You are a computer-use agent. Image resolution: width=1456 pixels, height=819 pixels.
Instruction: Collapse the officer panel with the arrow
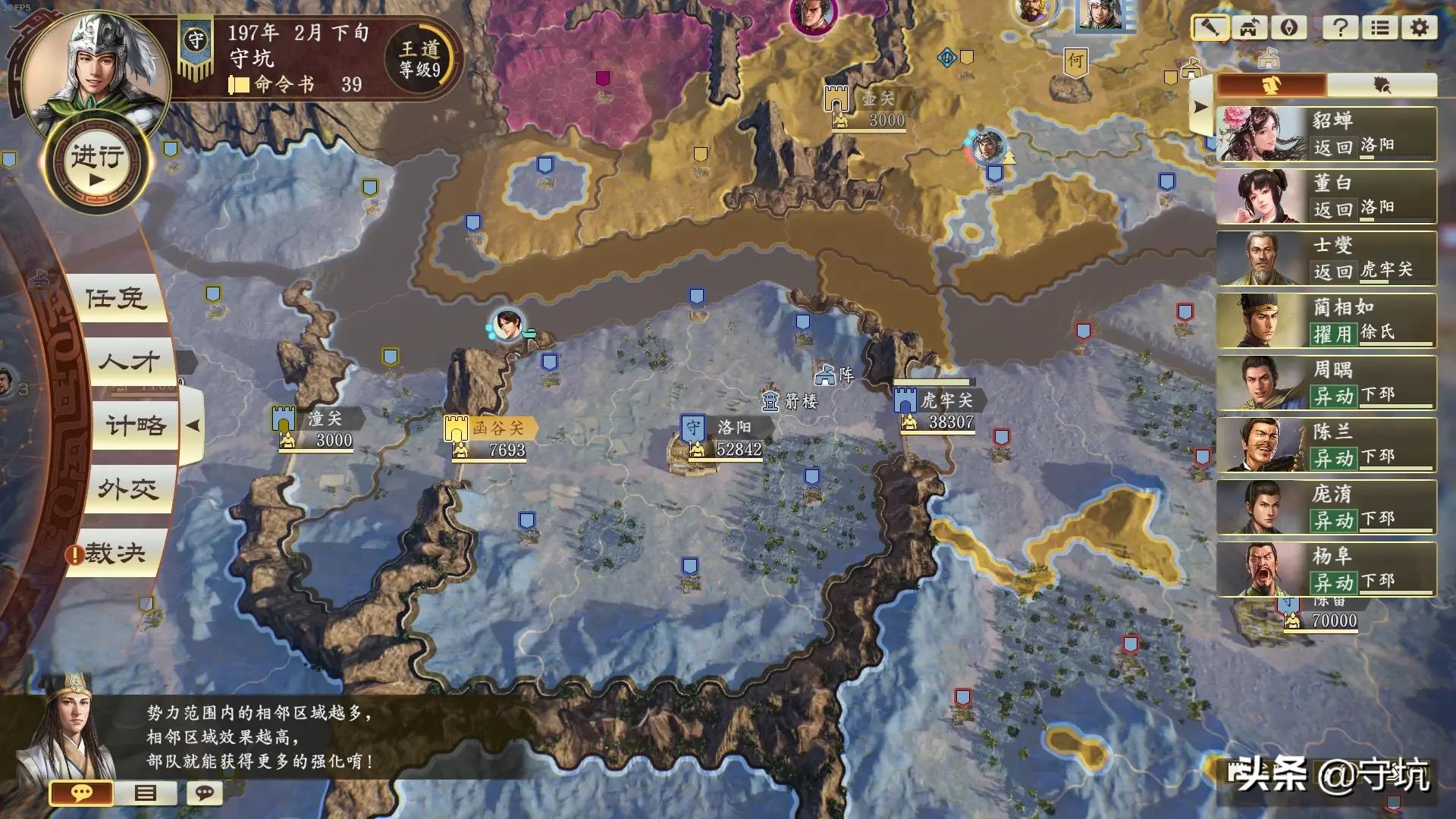point(1200,108)
